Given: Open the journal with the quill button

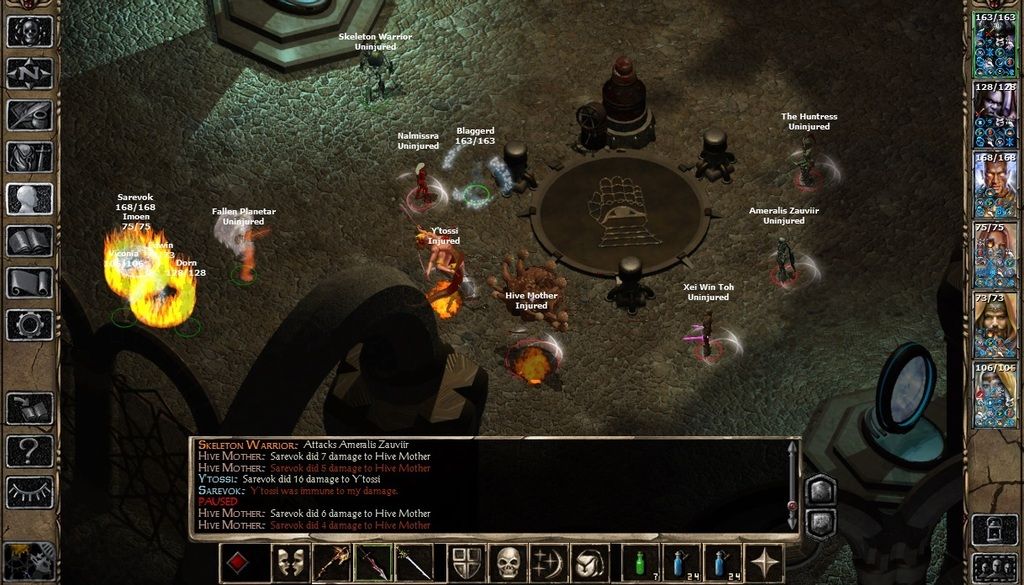Looking at the screenshot, I should [29, 115].
